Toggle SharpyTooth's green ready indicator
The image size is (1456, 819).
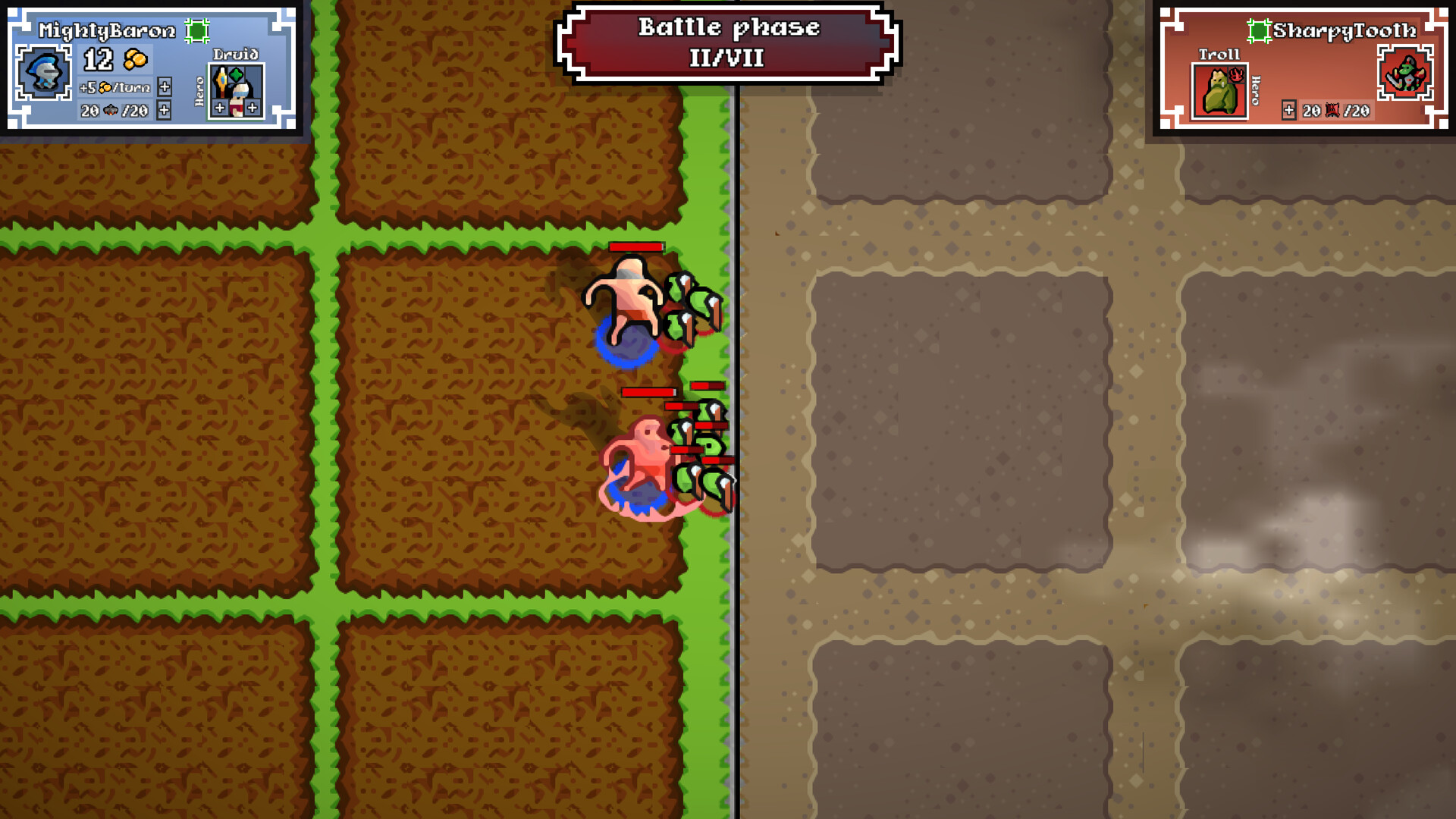tap(1259, 31)
